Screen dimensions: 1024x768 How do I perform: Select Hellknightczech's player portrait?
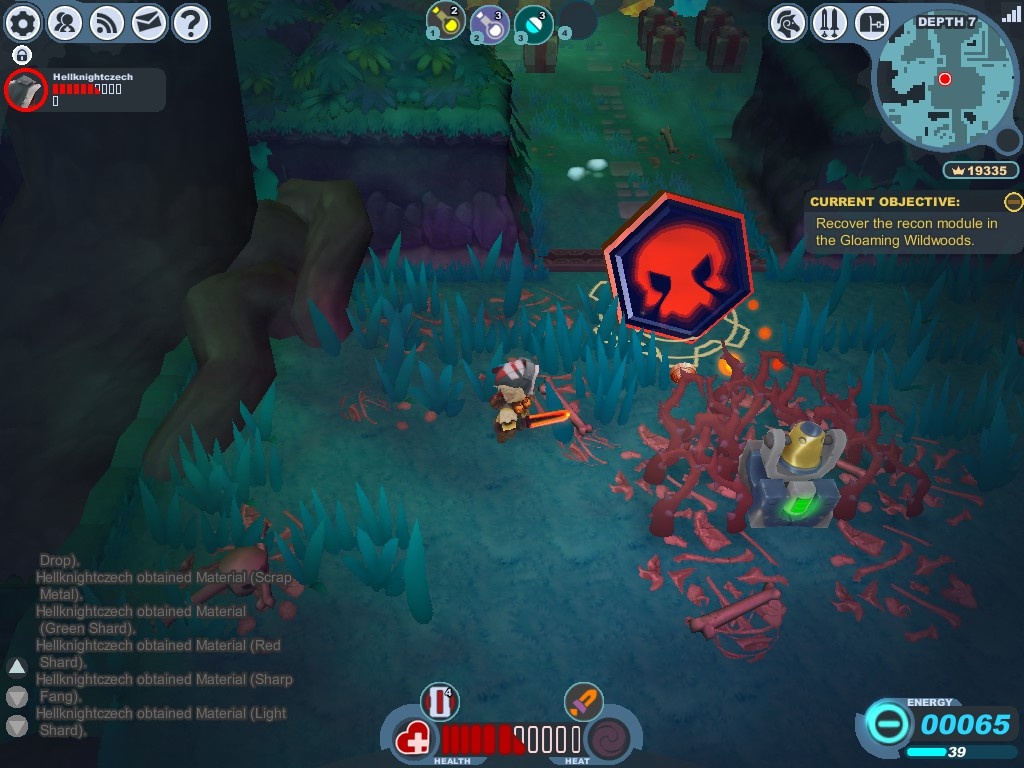click(x=26, y=90)
